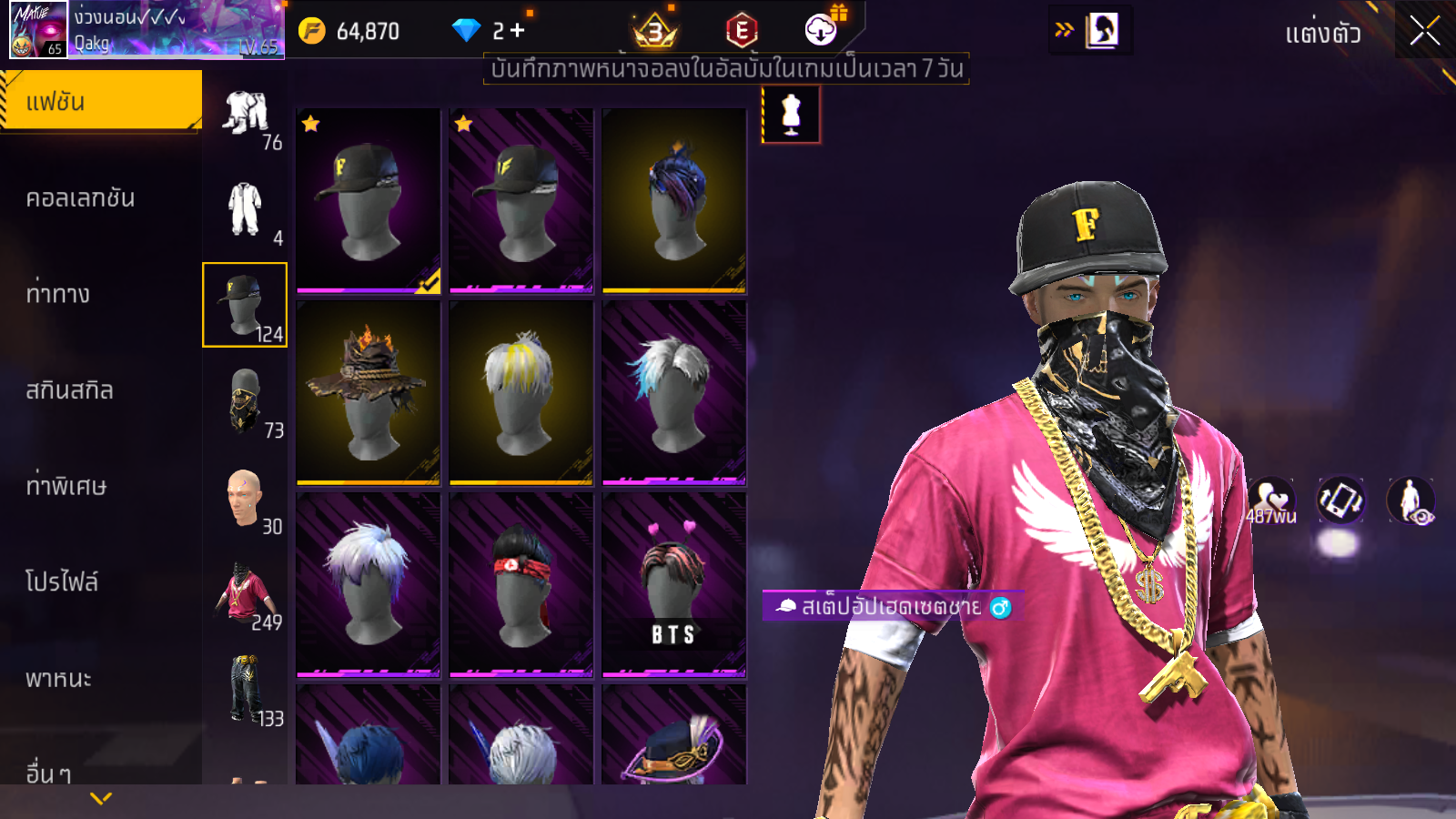Viewport: 1456px width, 819px height.
Task: Equip the flaming straw hat item
Action: [369, 392]
